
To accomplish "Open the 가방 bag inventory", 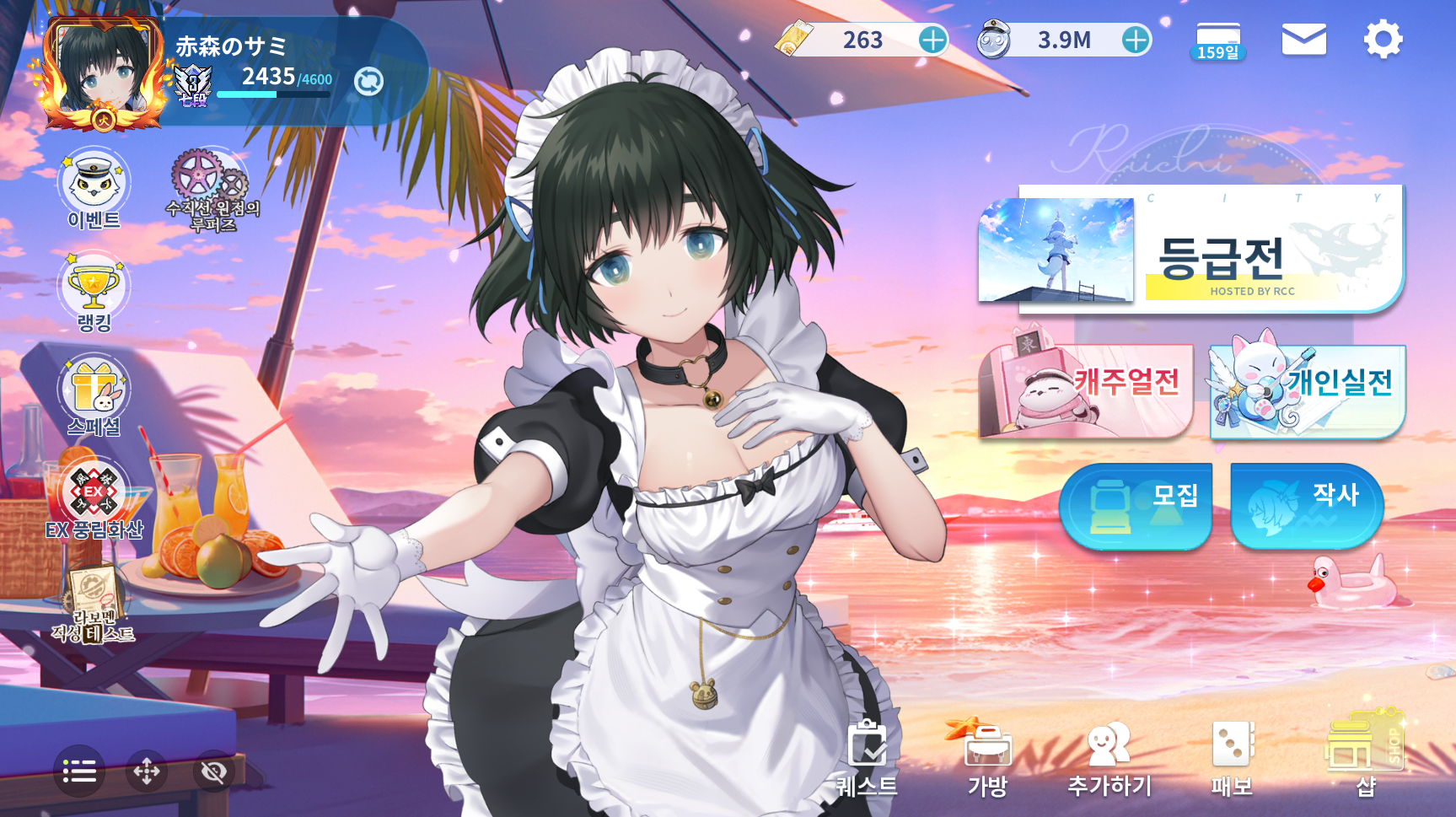I will click(988, 757).
